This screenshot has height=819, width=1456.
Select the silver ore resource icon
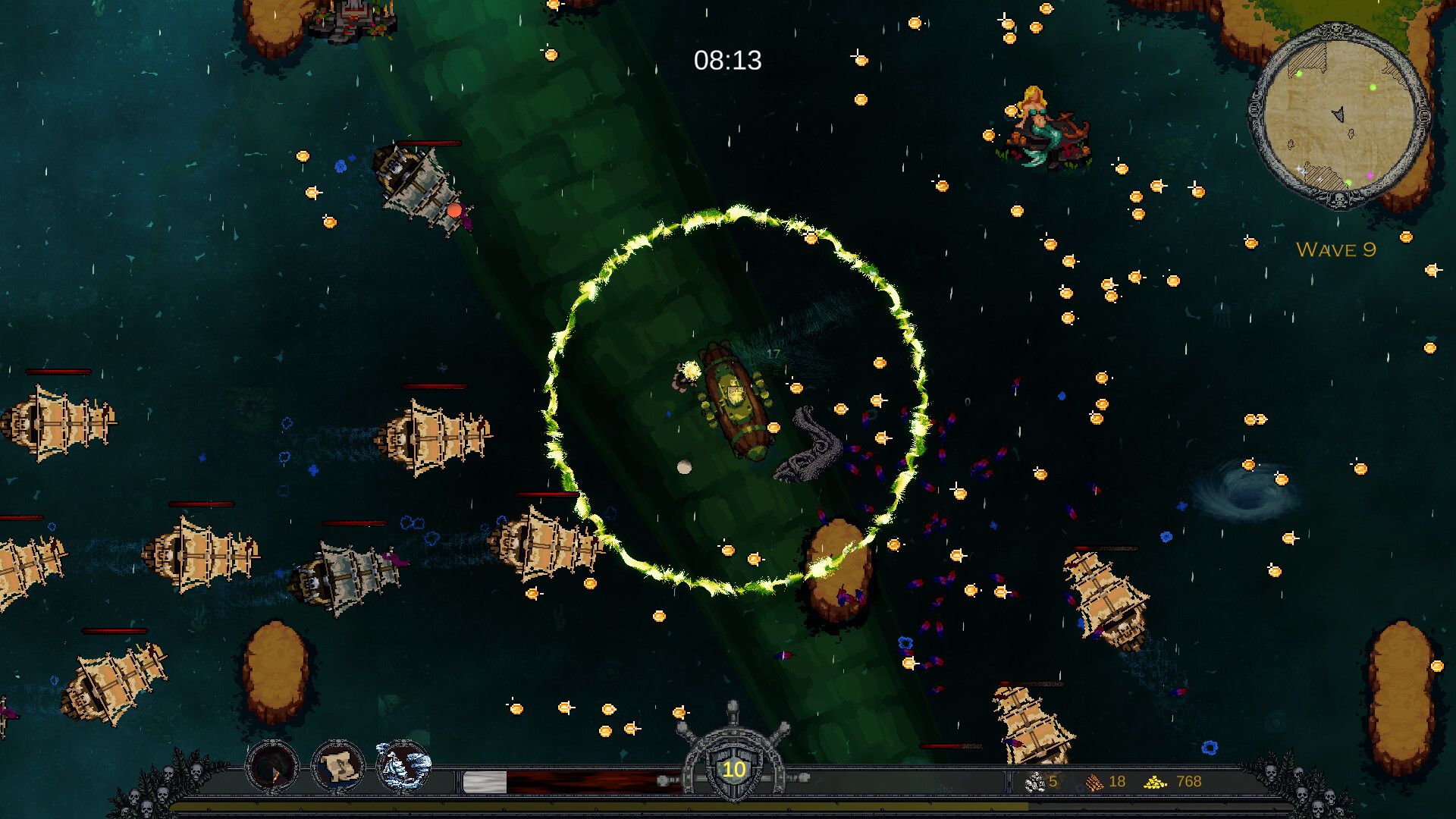click(1034, 782)
